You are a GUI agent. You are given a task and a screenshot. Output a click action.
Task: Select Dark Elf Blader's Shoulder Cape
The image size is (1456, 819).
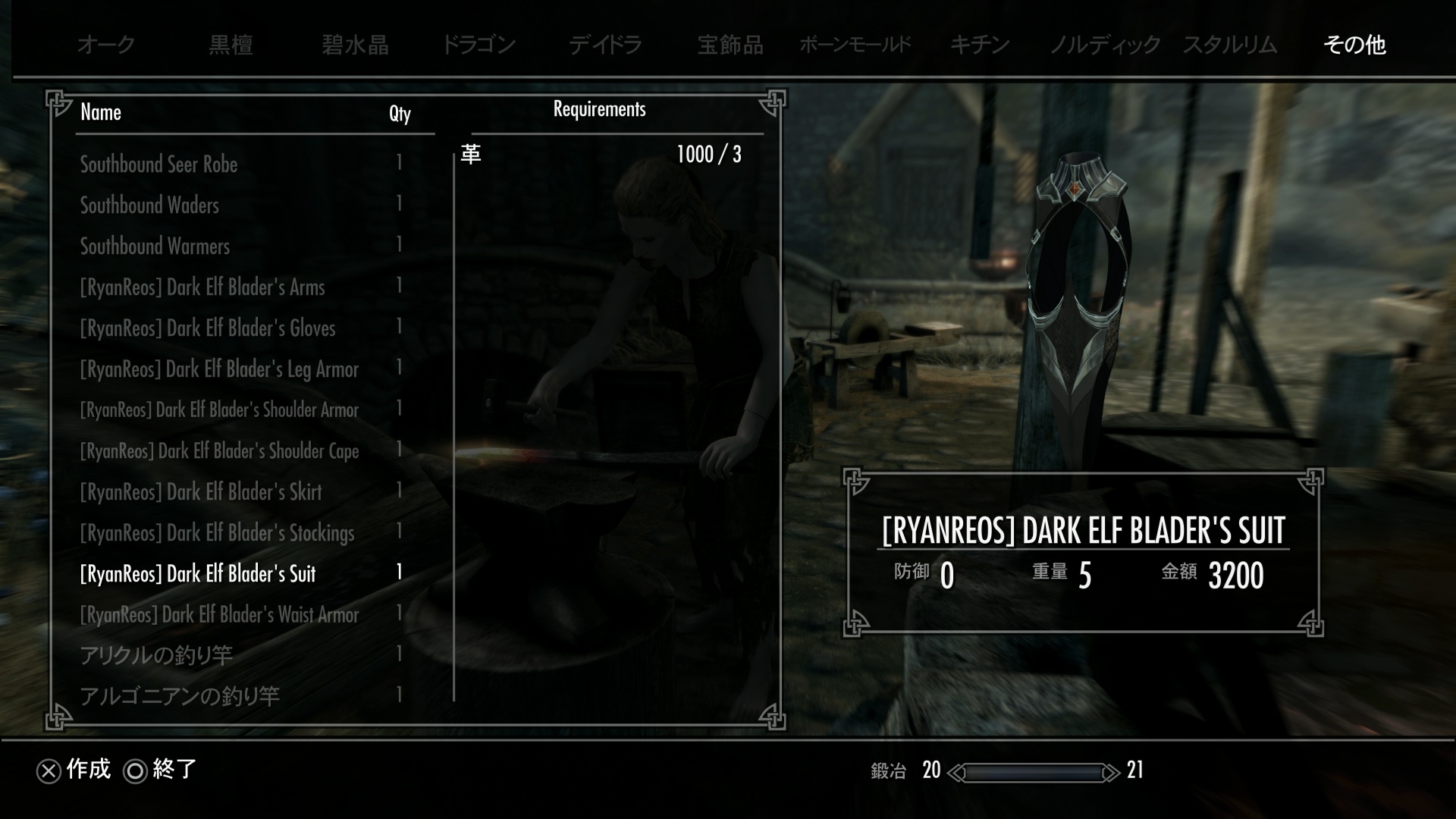click(219, 451)
